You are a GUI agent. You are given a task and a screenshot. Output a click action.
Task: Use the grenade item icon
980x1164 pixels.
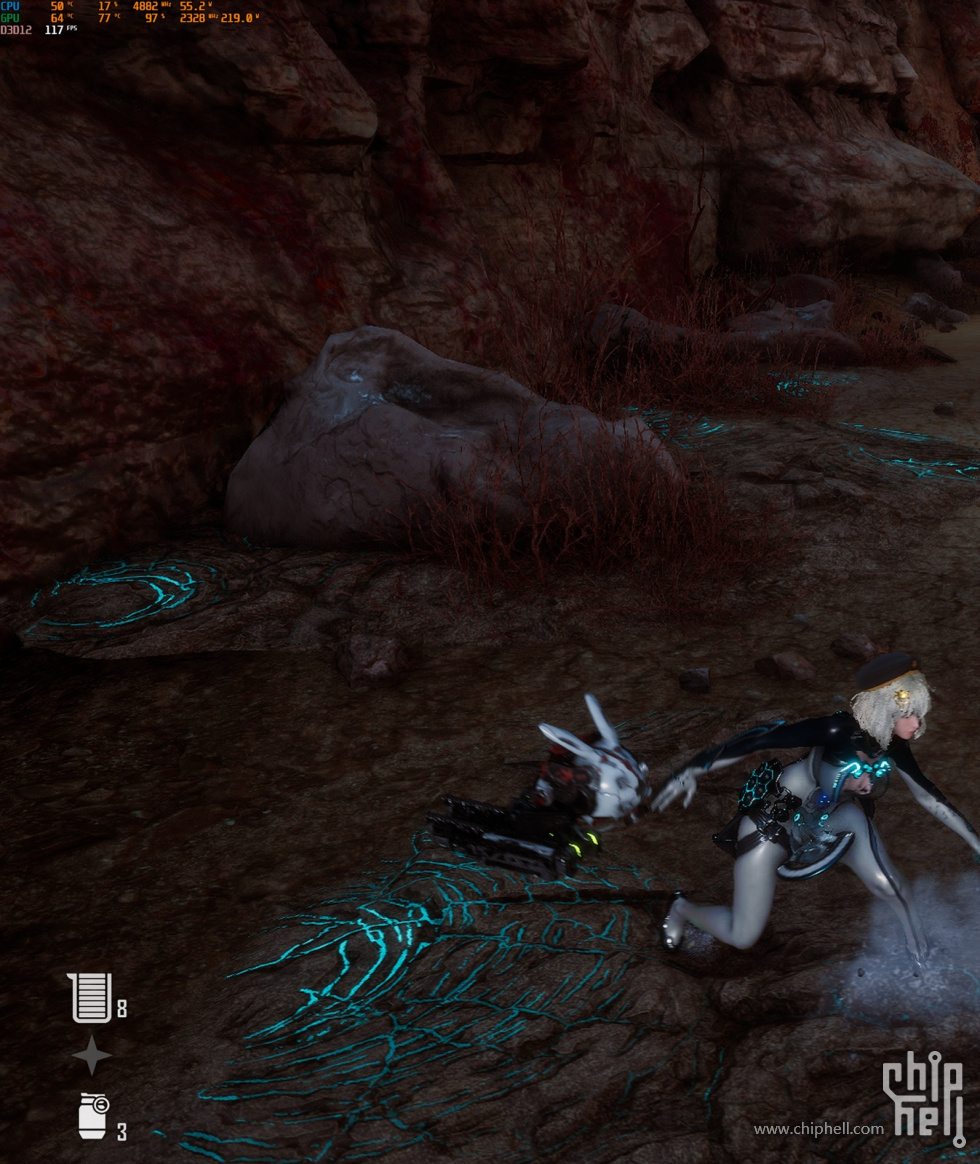[x=92, y=1116]
